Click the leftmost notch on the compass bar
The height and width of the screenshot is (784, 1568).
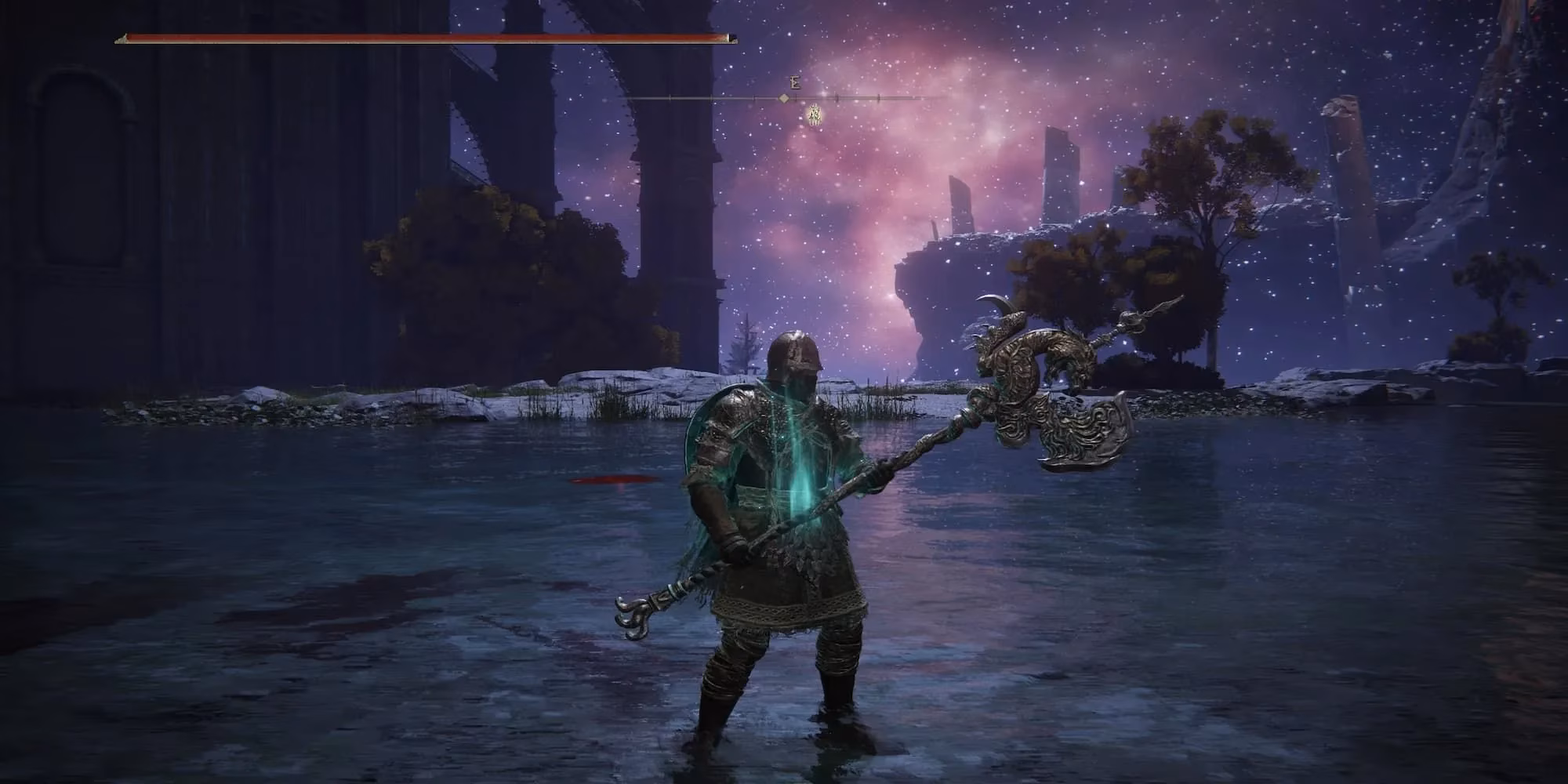[670, 98]
